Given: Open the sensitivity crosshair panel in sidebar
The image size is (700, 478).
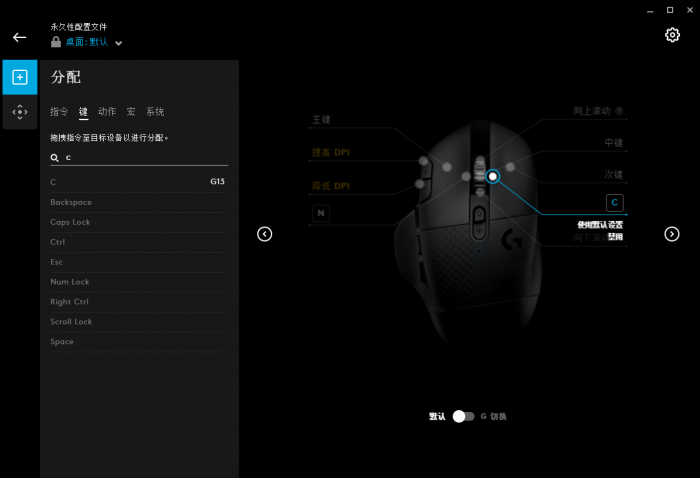Looking at the screenshot, I should tap(19, 112).
